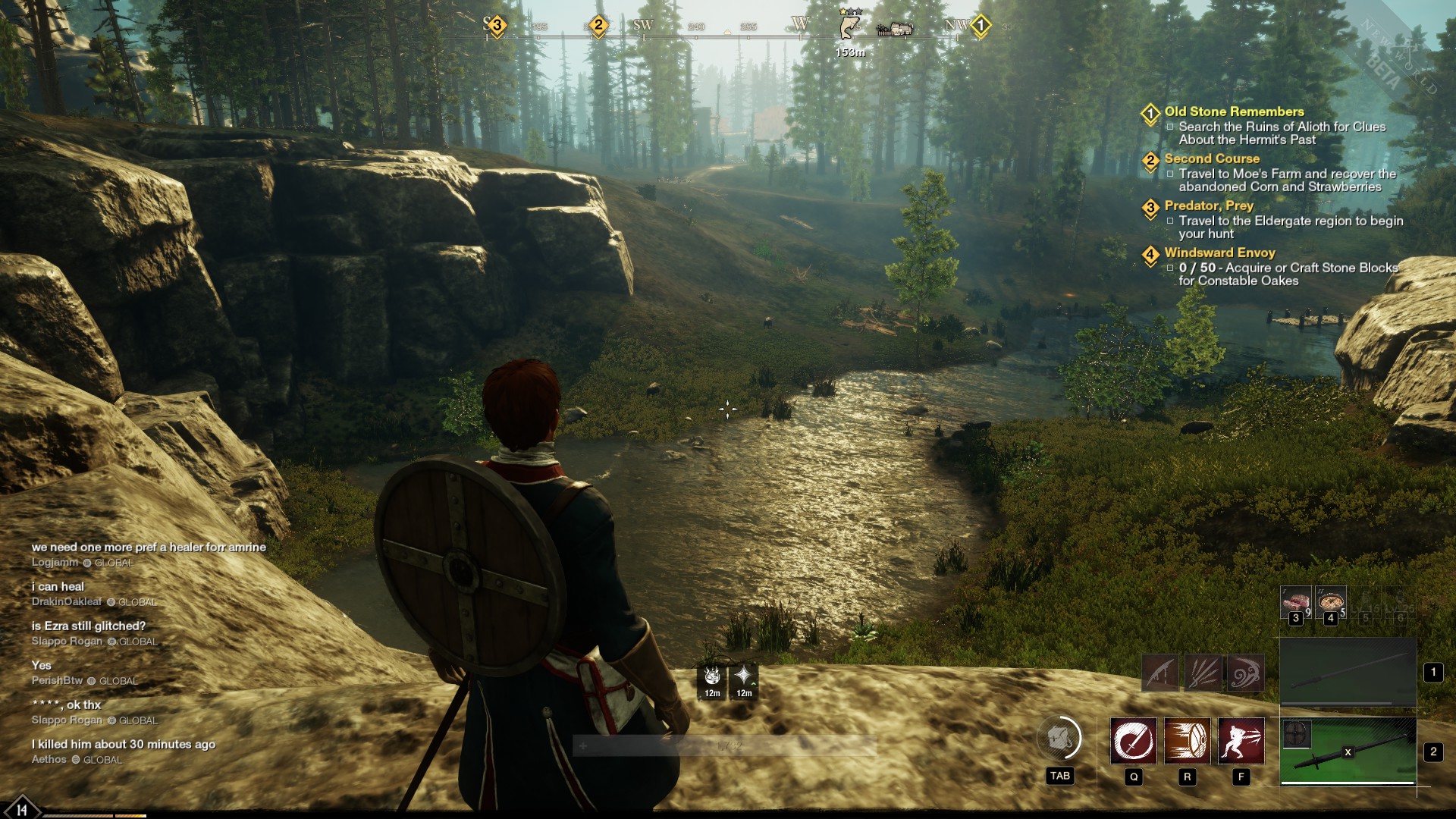Click the farm settlement icon on compass
The width and height of the screenshot is (1456, 819).
(x=896, y=29)
